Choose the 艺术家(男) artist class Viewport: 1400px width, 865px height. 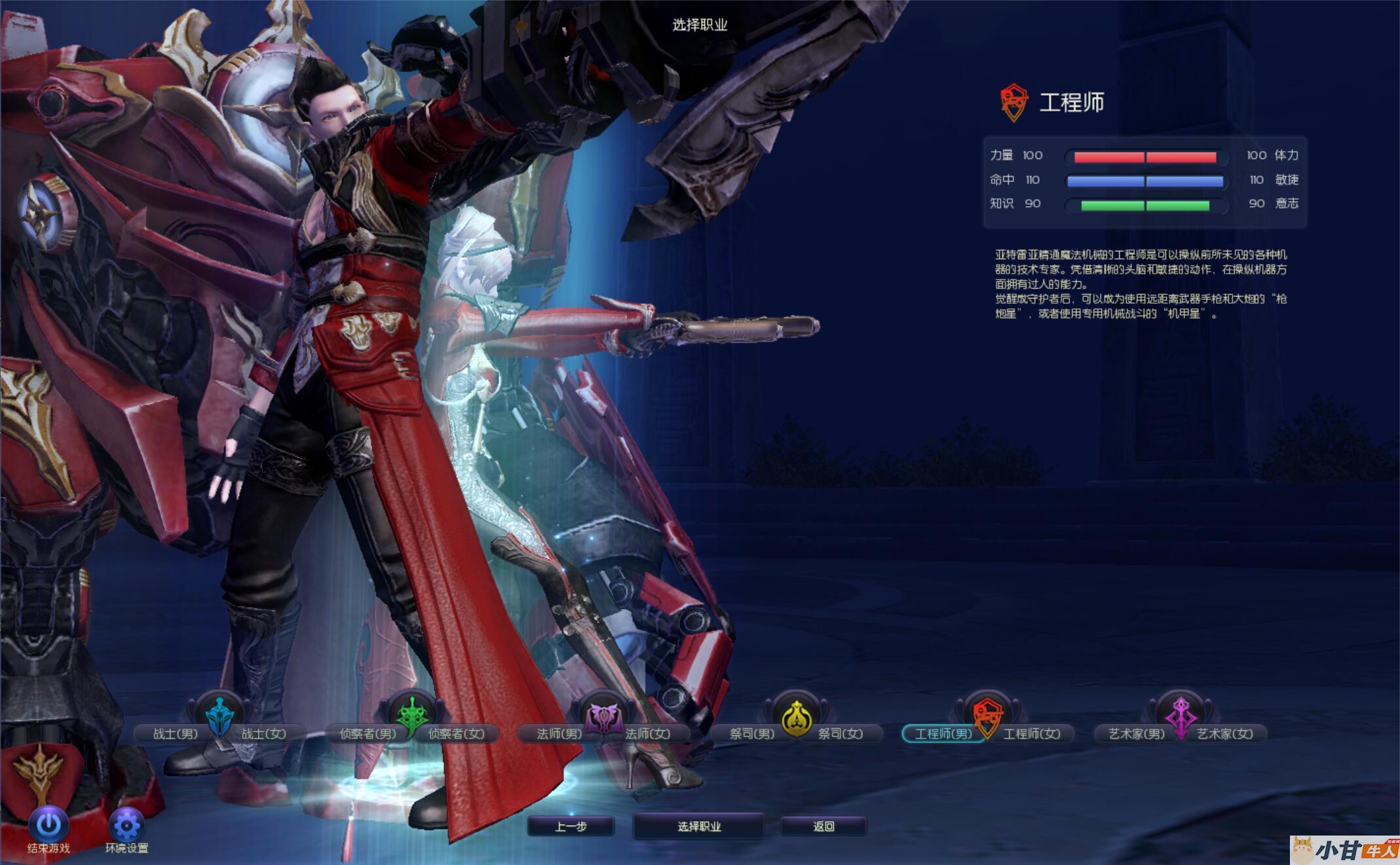pyautogui.click(x=1136, y=734)
